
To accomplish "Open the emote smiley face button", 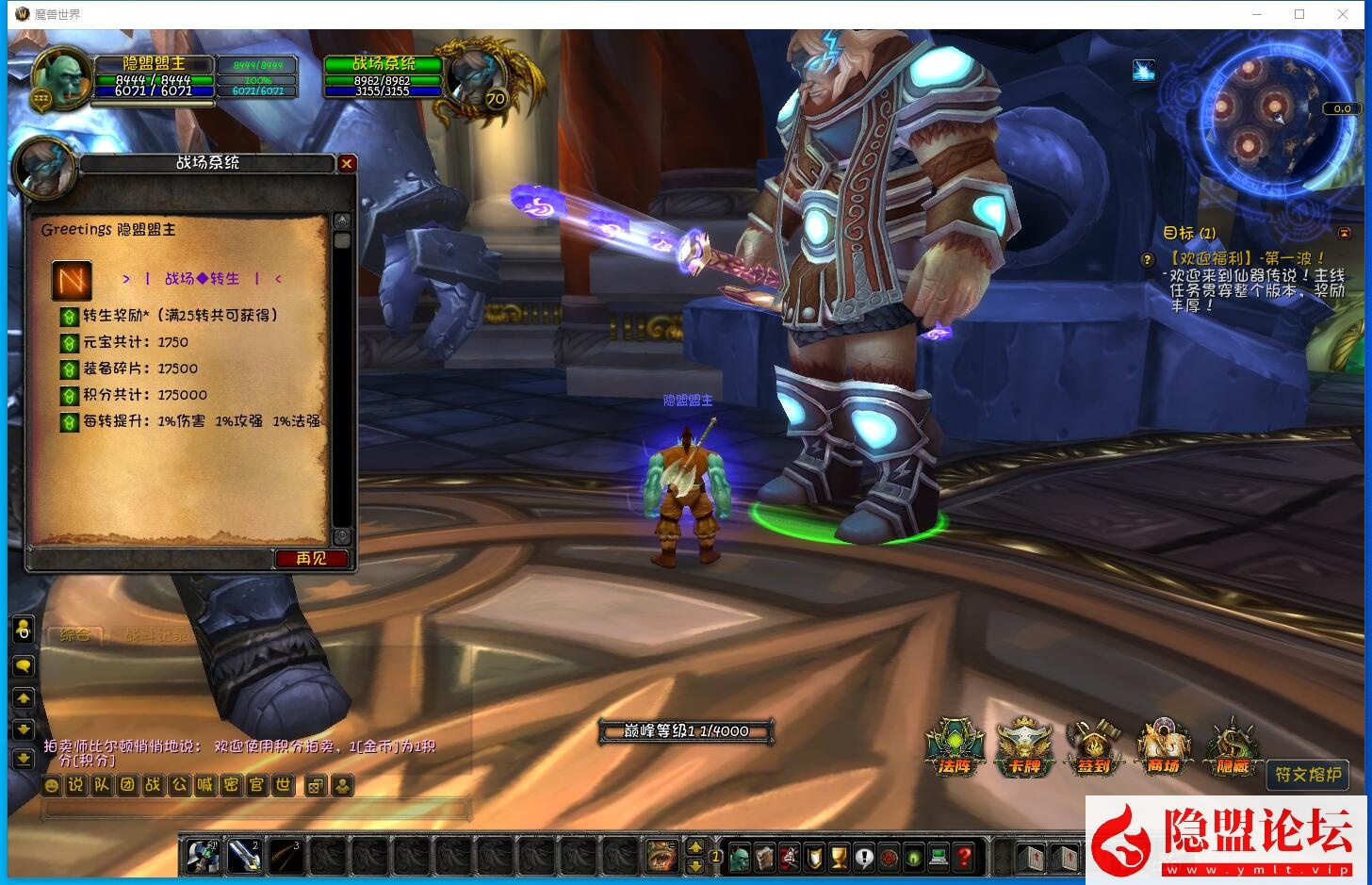I will [52, 785].
